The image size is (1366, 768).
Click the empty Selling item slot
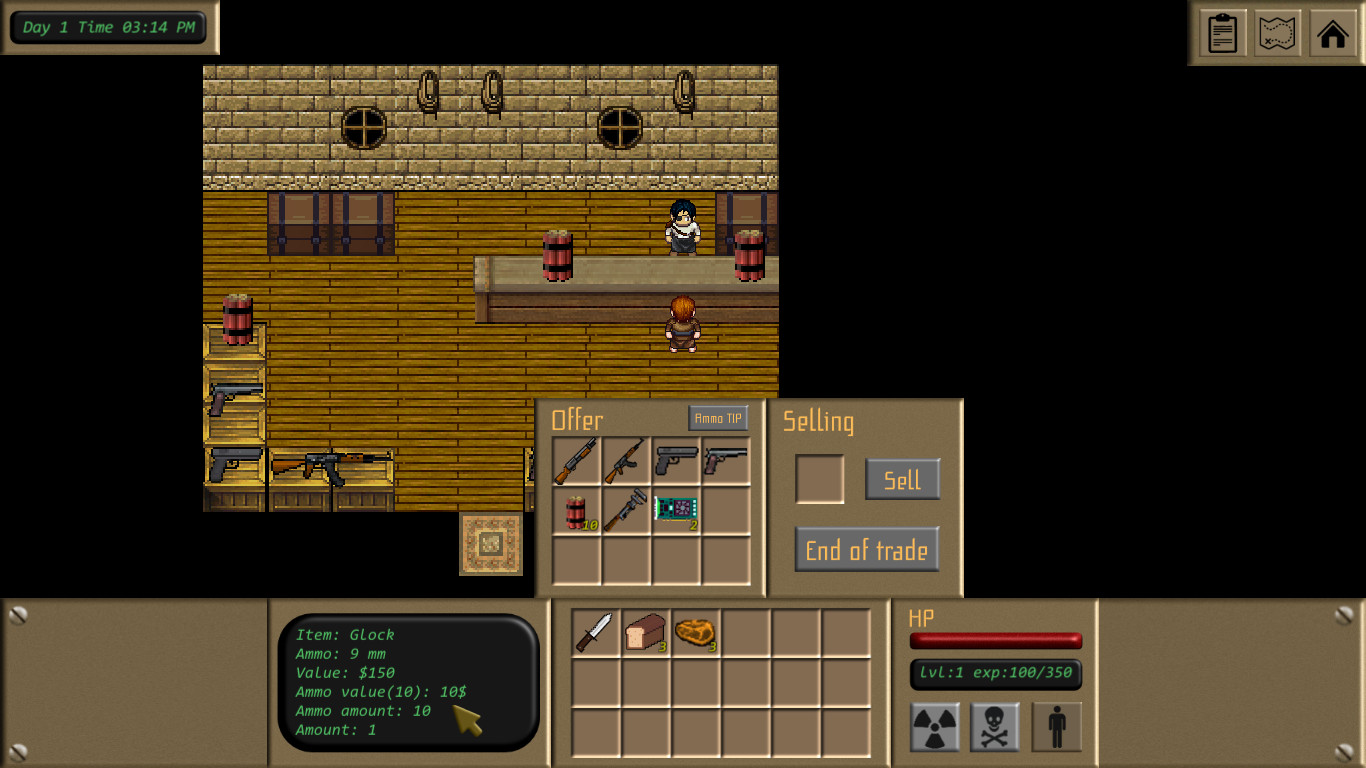tap(820, 479)
